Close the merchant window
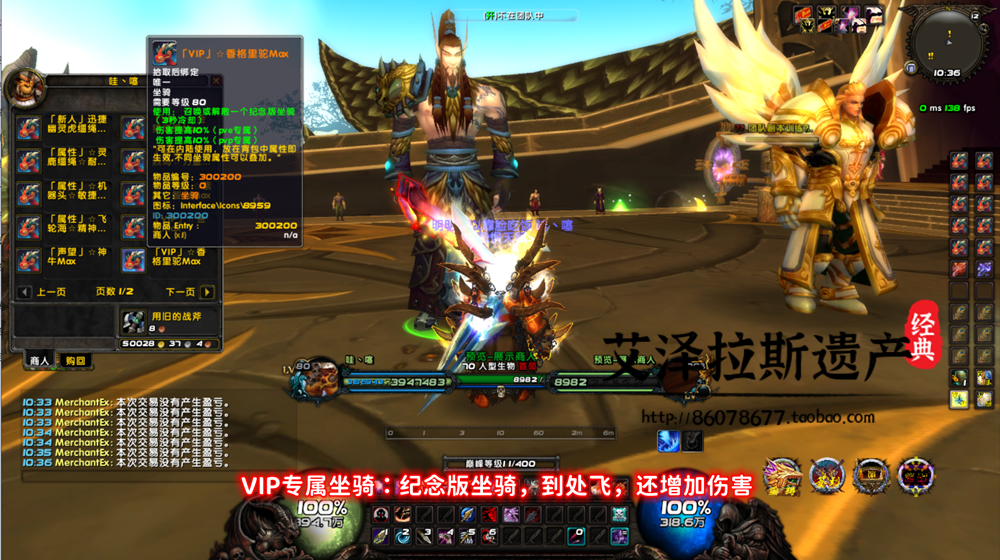The width and height of the screenshot is (1000, 560). tap(214, 79)
